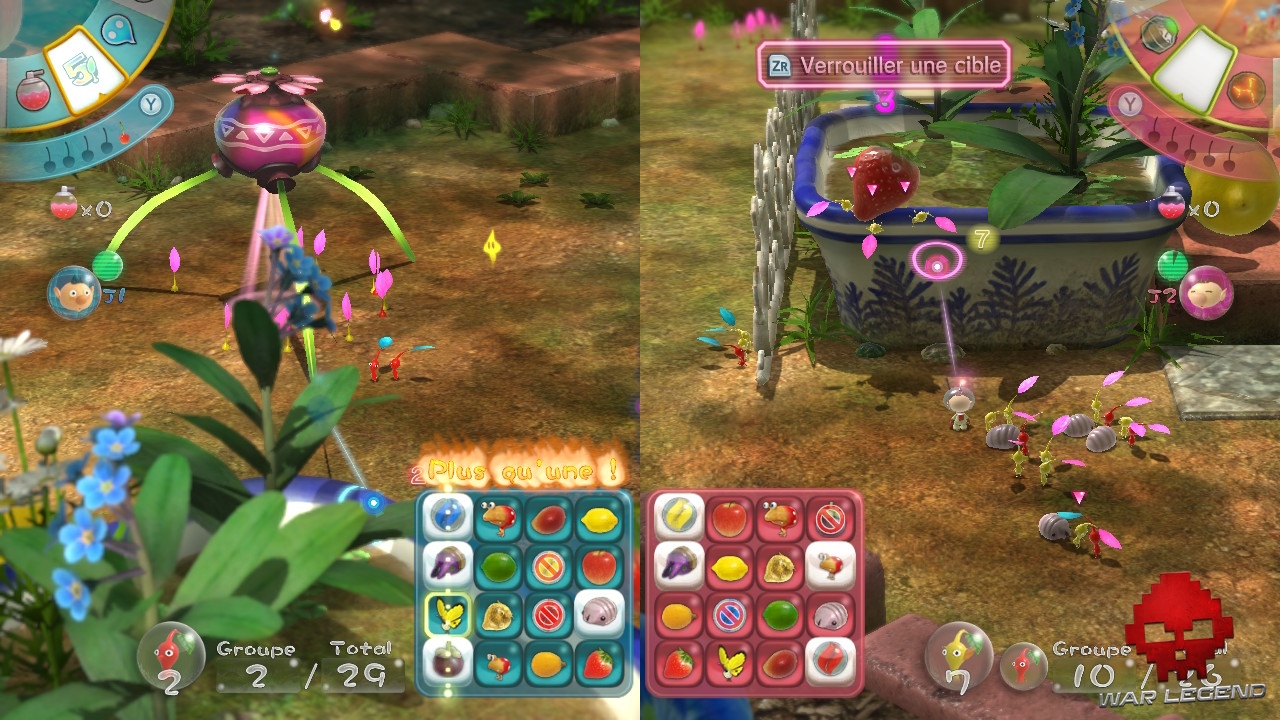The height and width of the screenshot is (720, 1280).
Task: Click the blue ghost spirit icon on the wheel
Action: coord(117,30)
